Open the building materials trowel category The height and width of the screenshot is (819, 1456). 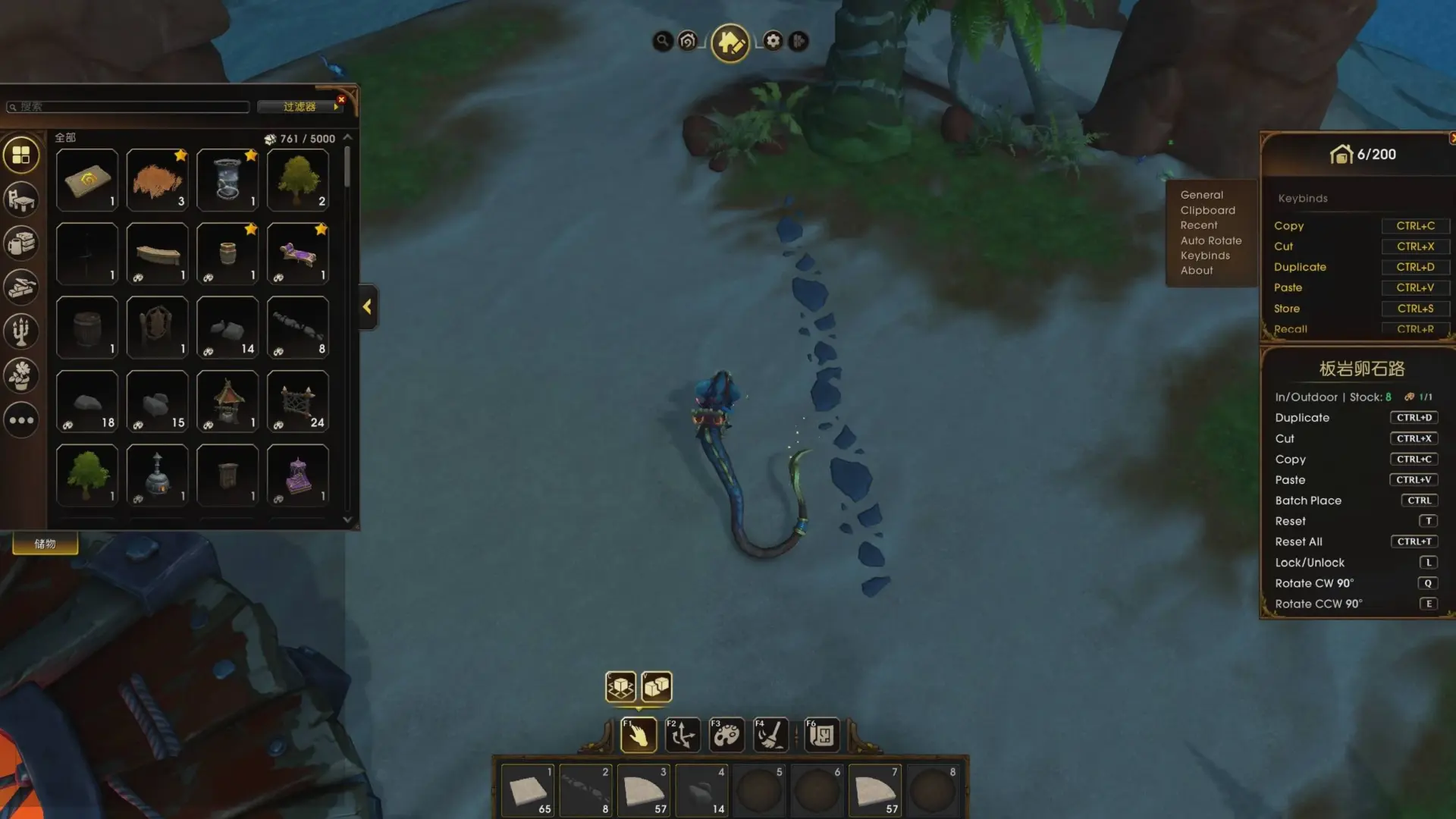click(20, 287)
